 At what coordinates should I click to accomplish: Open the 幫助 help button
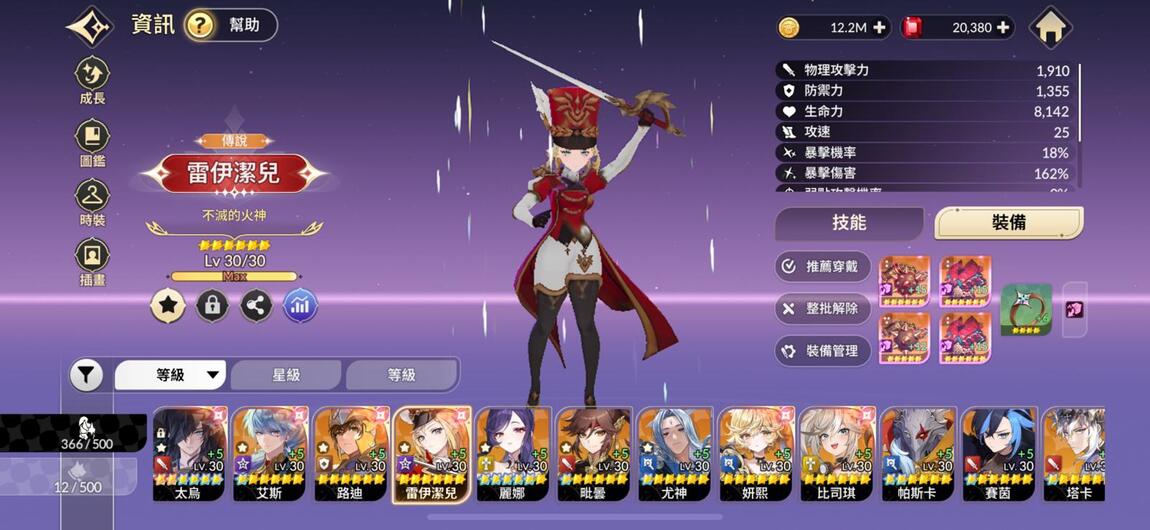coord(231,25)
